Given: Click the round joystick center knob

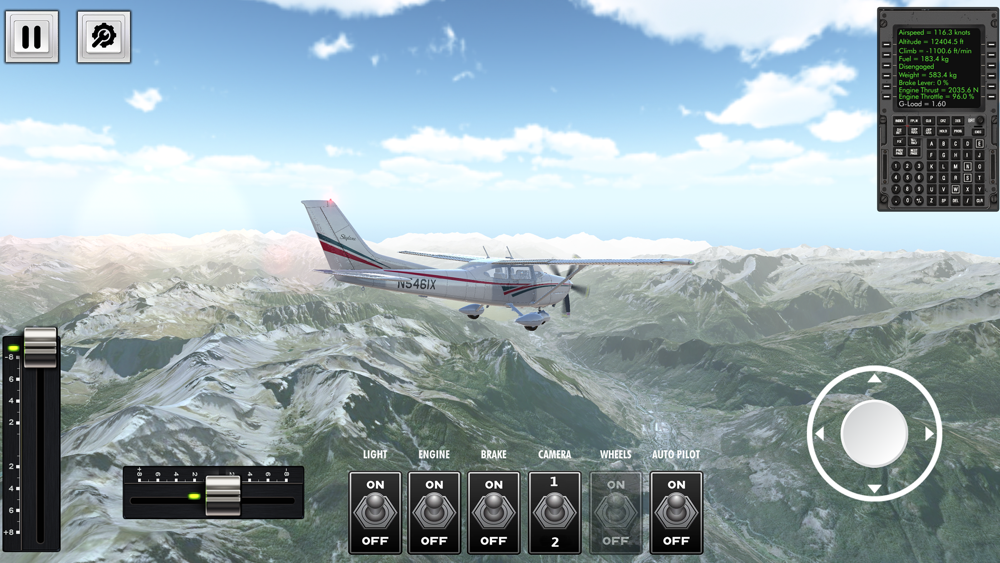Looking at the screenshot, I should tap(875, 434).
